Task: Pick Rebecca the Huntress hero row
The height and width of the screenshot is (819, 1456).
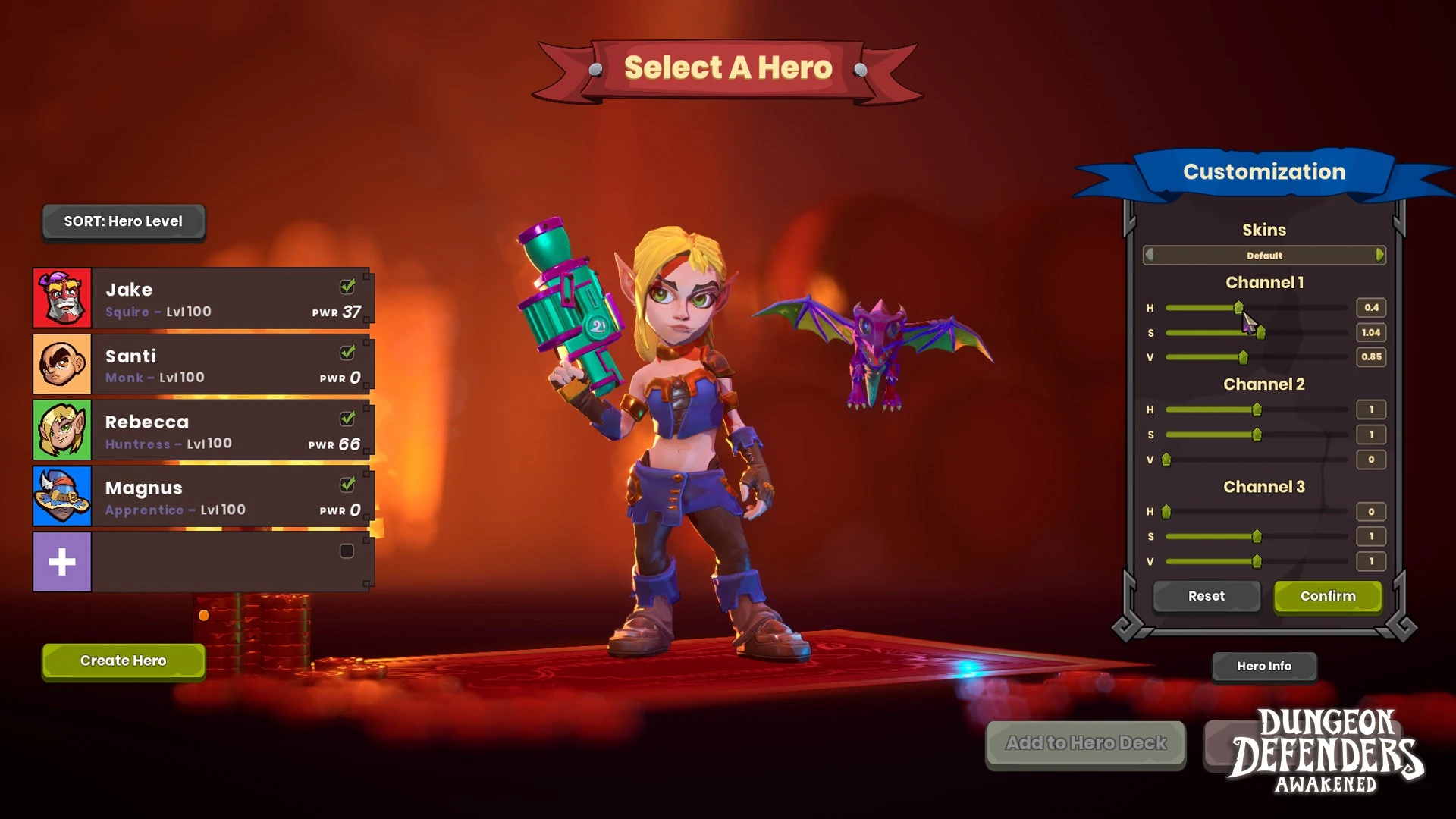Action: [x=202, y=431]
